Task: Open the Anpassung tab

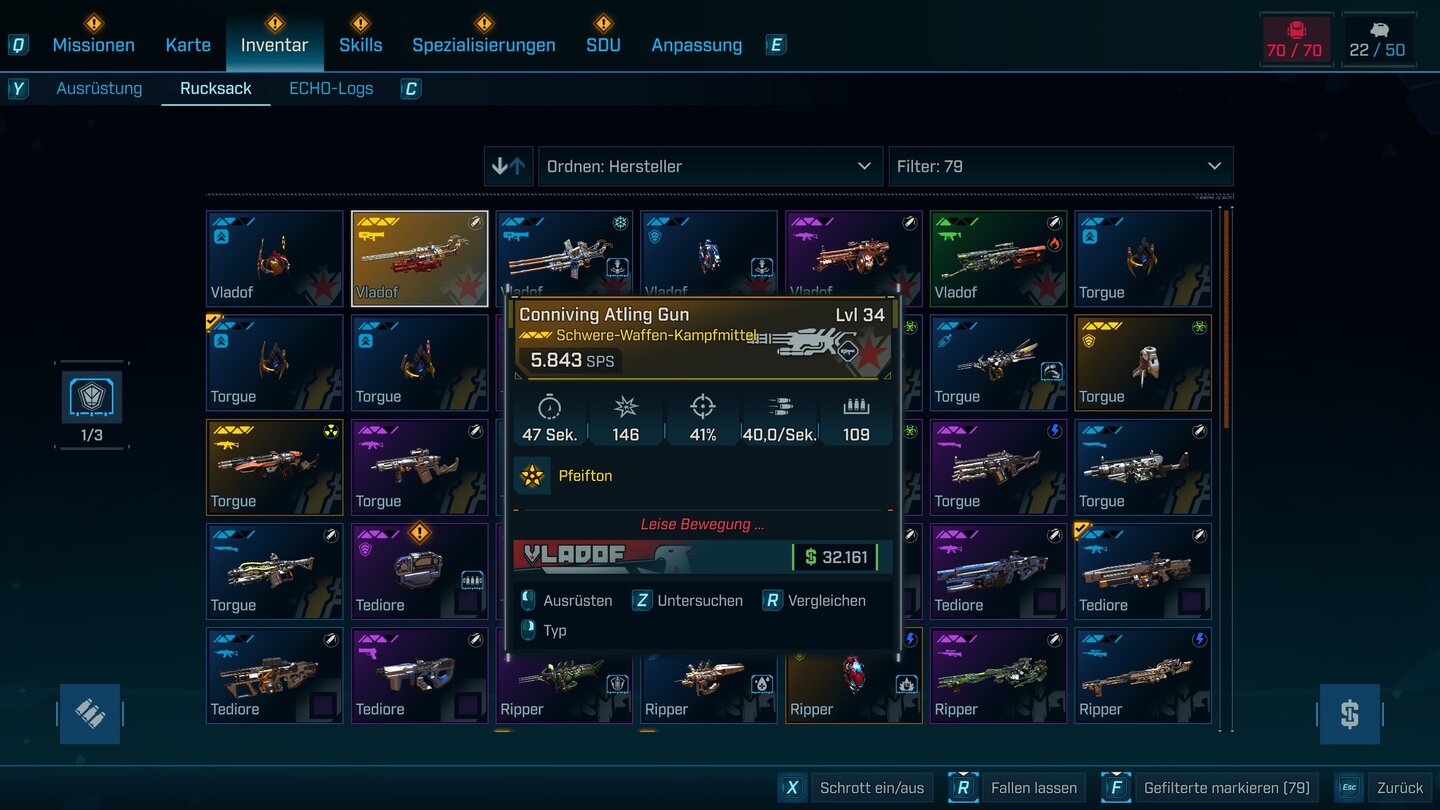Action: tap(696, 45)
